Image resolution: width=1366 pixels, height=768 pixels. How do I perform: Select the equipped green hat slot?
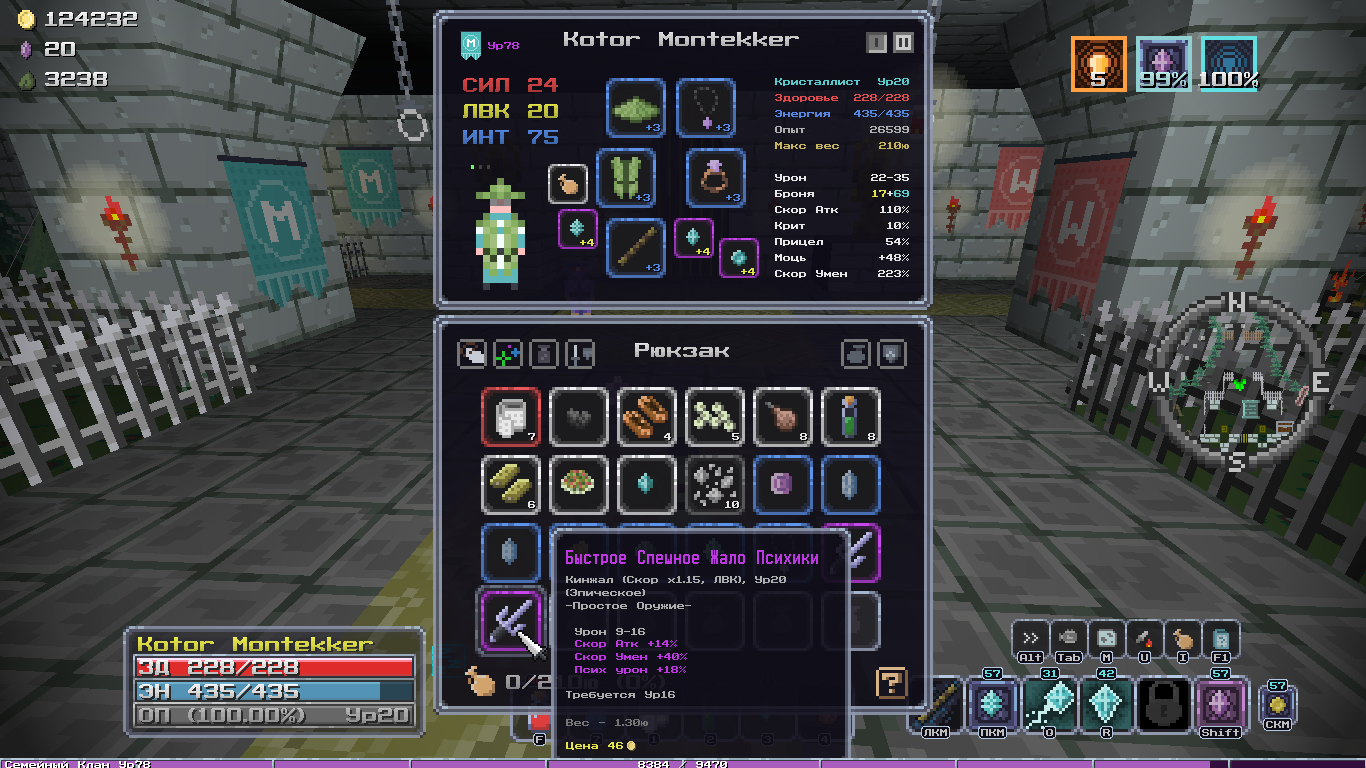pyautogui.click(x=635, y=108)
